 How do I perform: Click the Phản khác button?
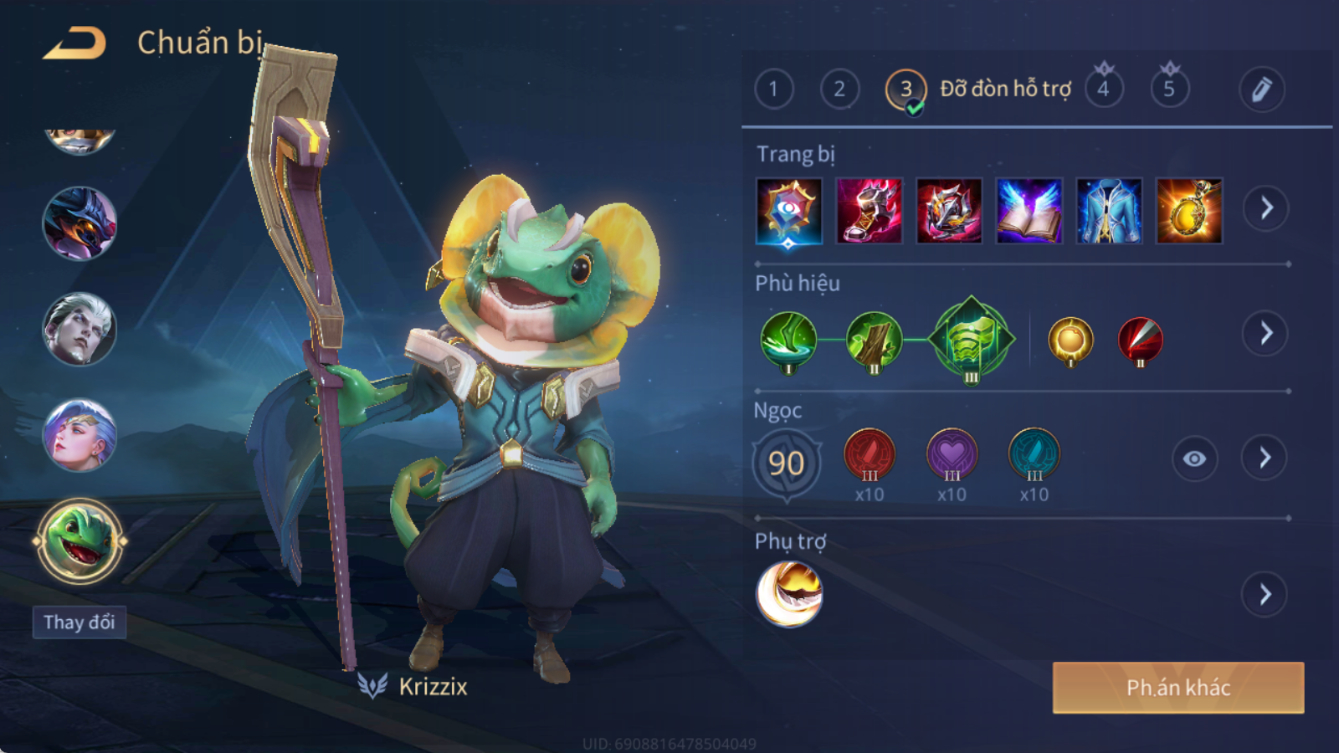tap(1178, 688)
